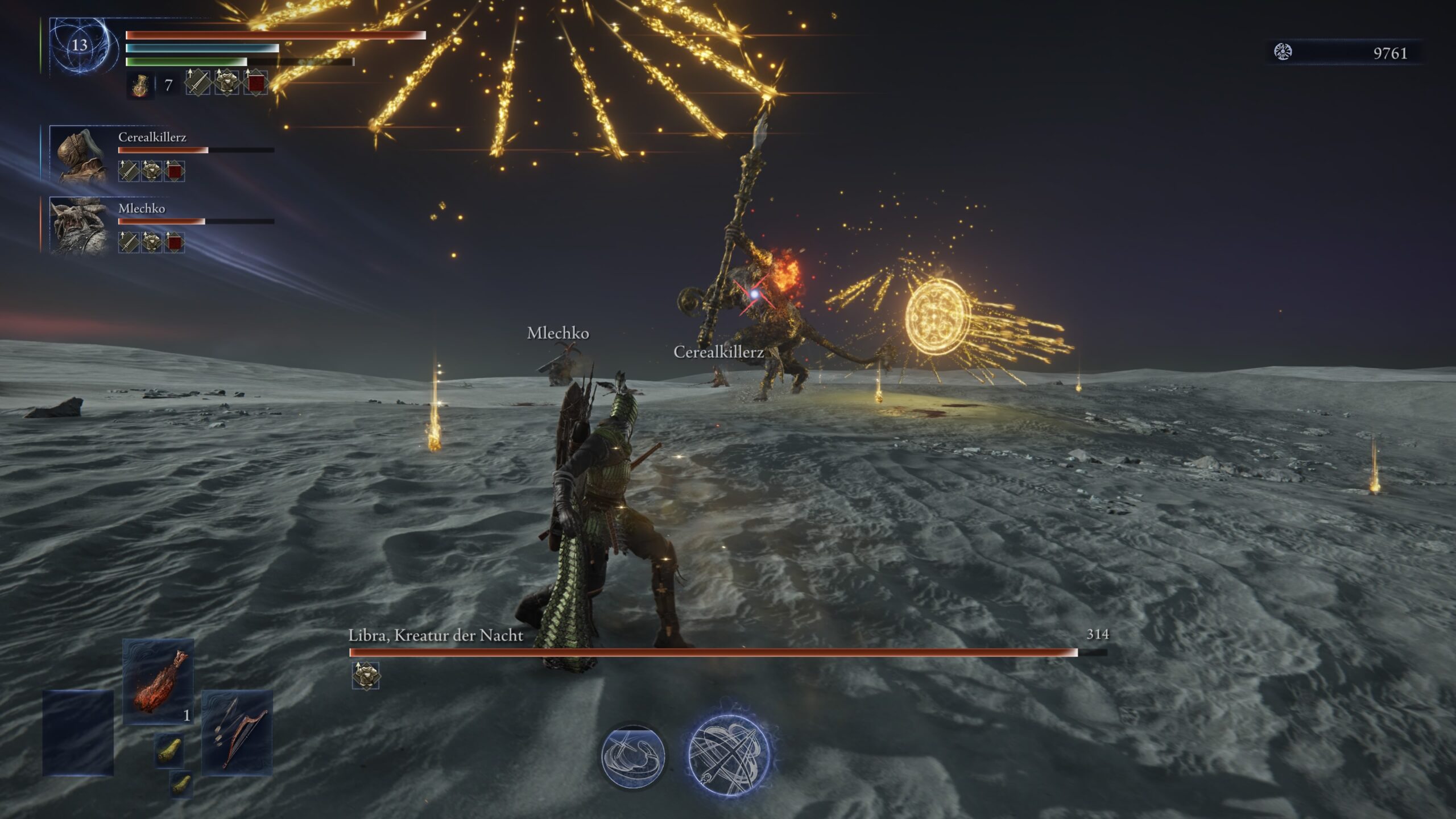
Task: Select the equipped bow weapon slot
Action: click(x=237, y=733)
